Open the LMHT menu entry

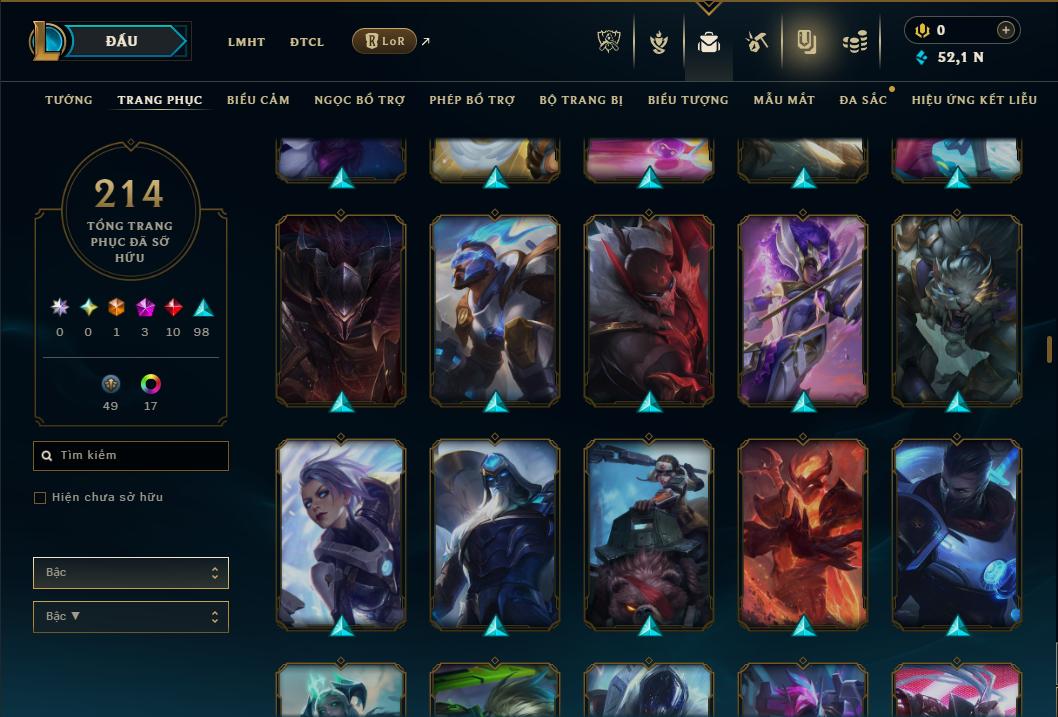coord(246,42)
